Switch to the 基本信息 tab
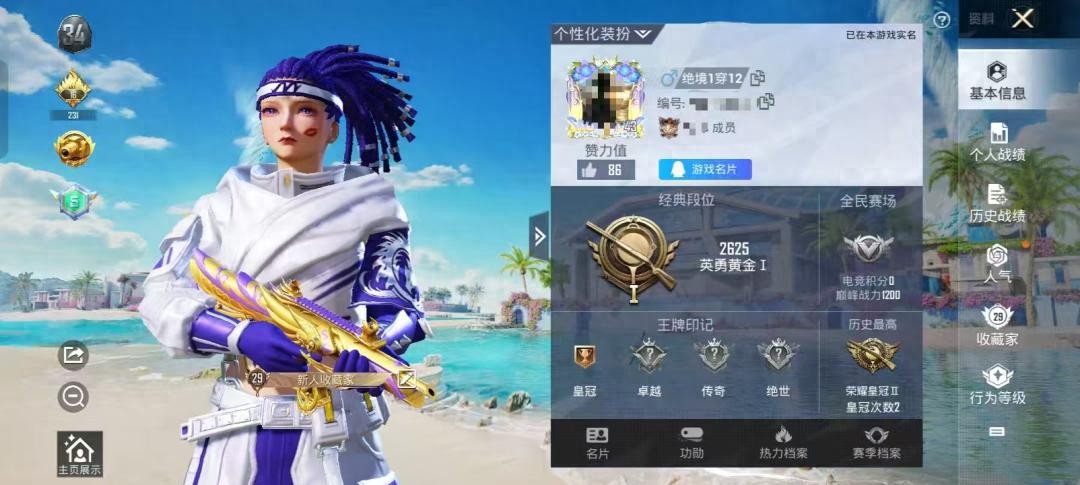 point(997,81)
